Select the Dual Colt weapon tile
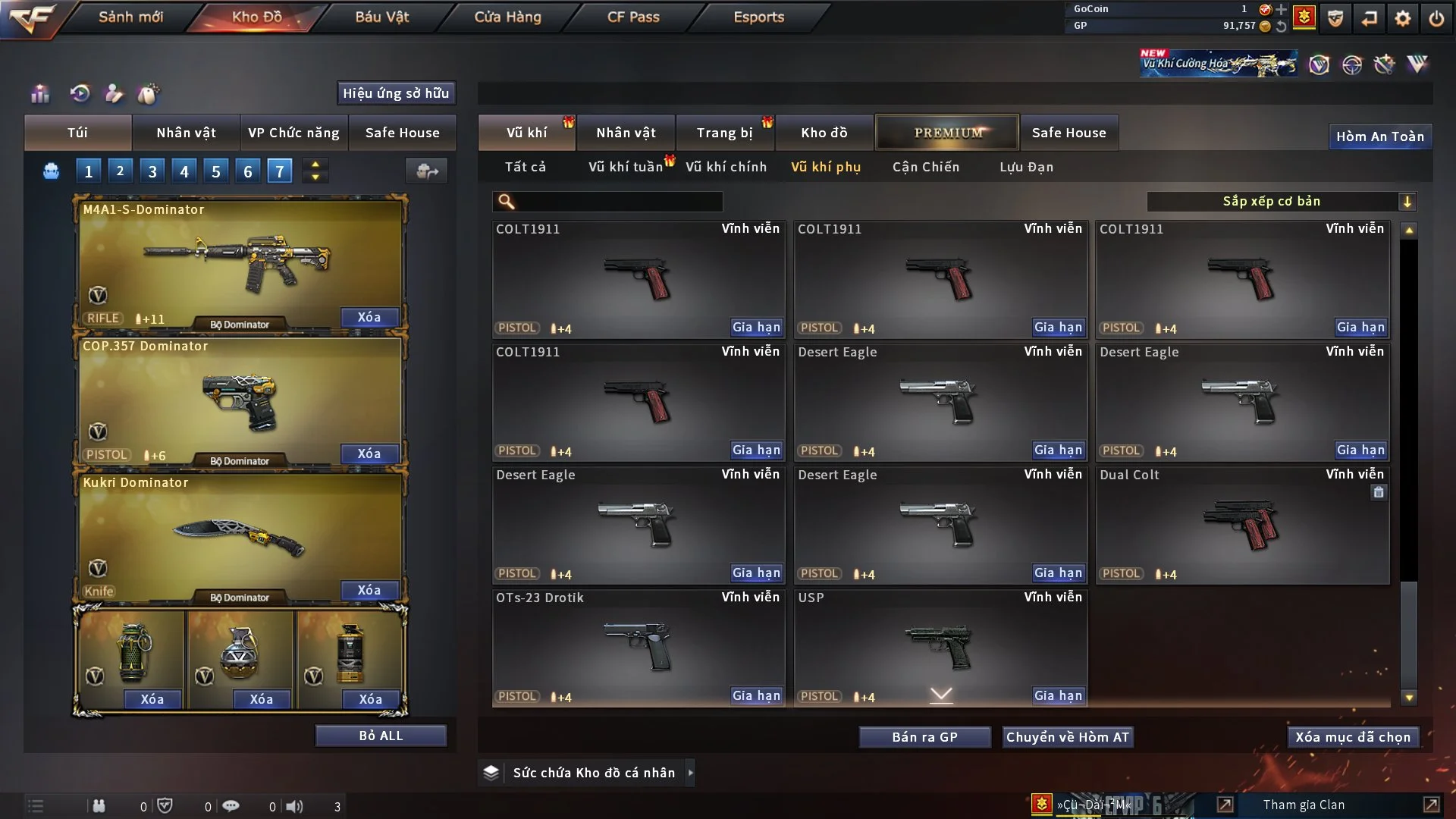 coord(1242,525)
